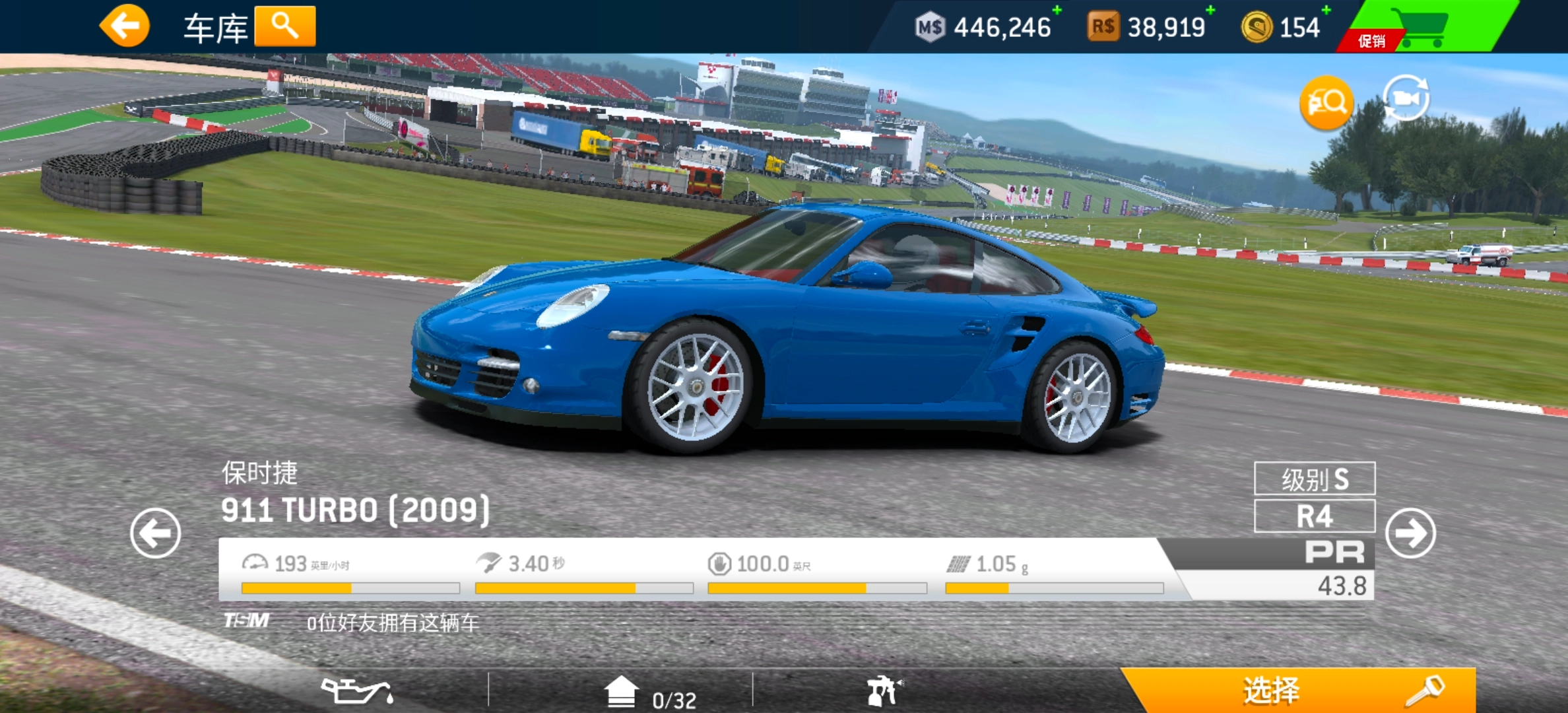The width and height of the screenshot is (1568, 713).
Task: Toggle the camera rotation view icon
Action: tap(1406, 99)
